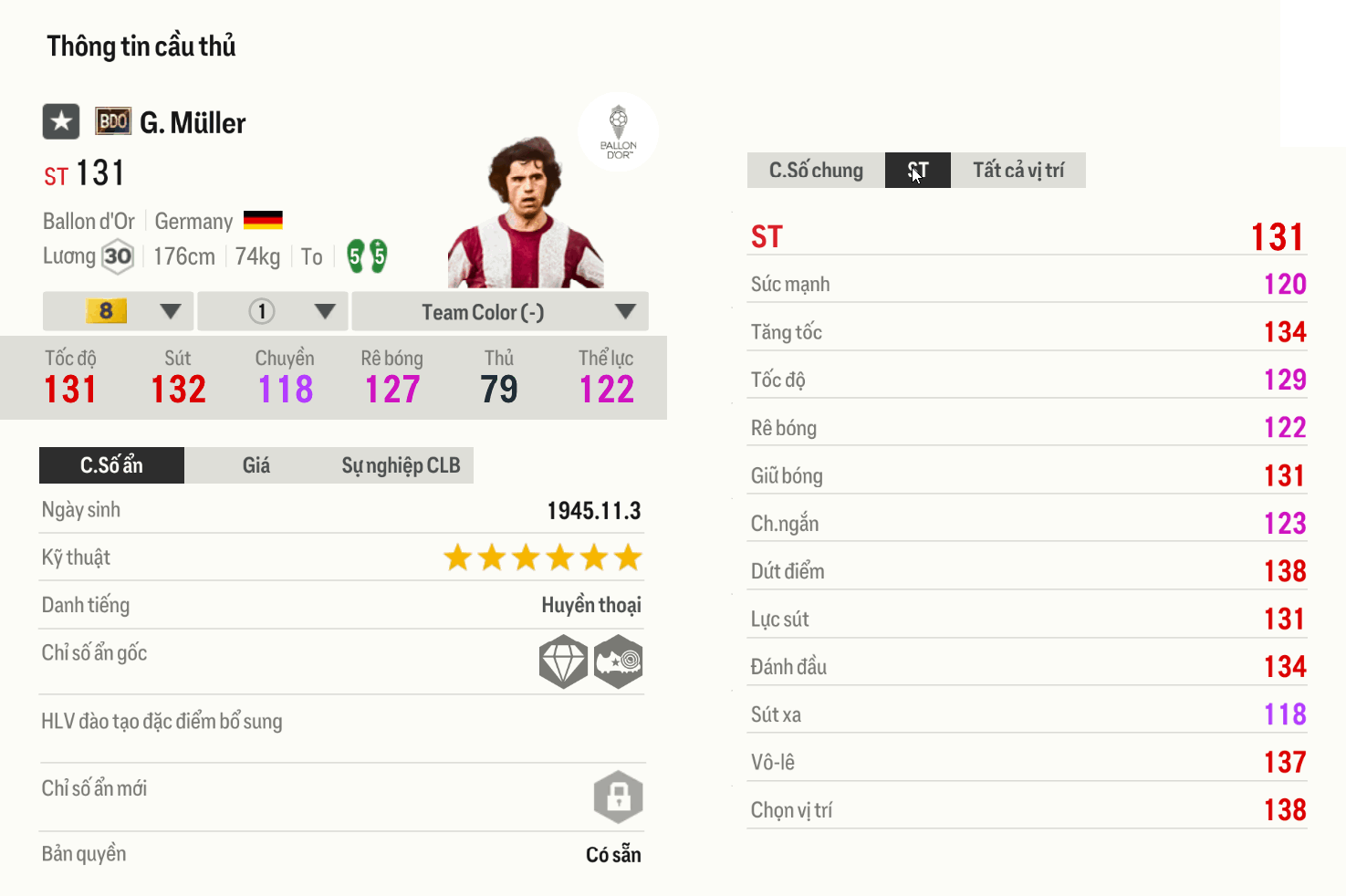Click the diamond hidden stat icon

(x=563, y=662)
